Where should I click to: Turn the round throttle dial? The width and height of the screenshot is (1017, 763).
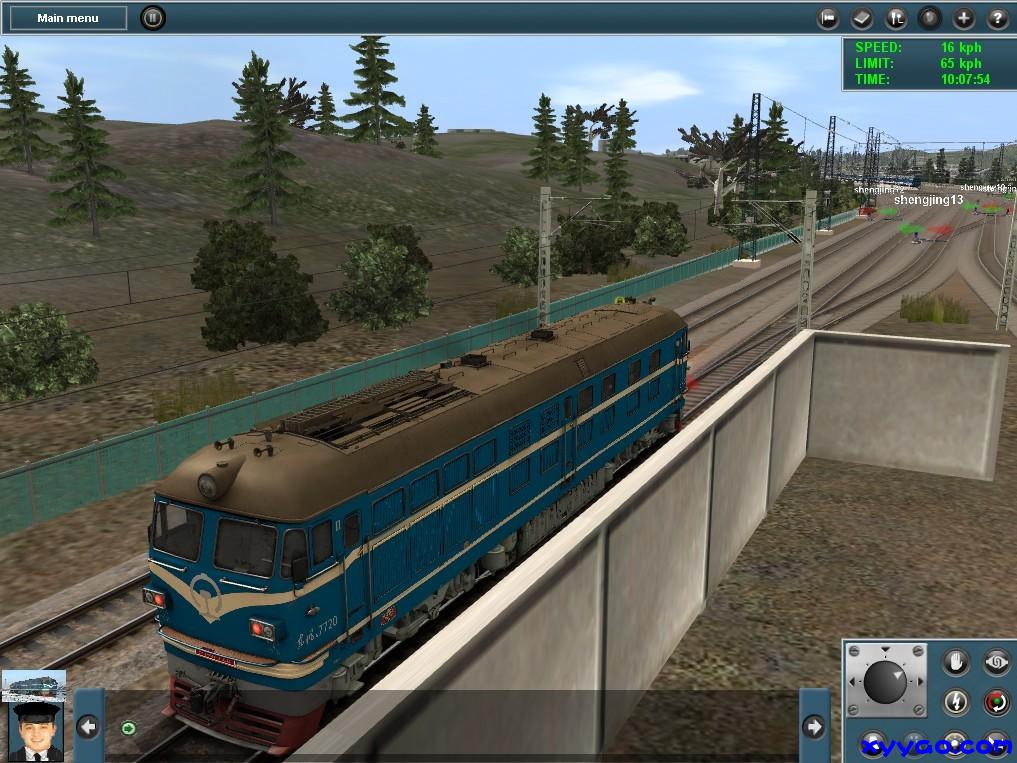tap(885, 681)
